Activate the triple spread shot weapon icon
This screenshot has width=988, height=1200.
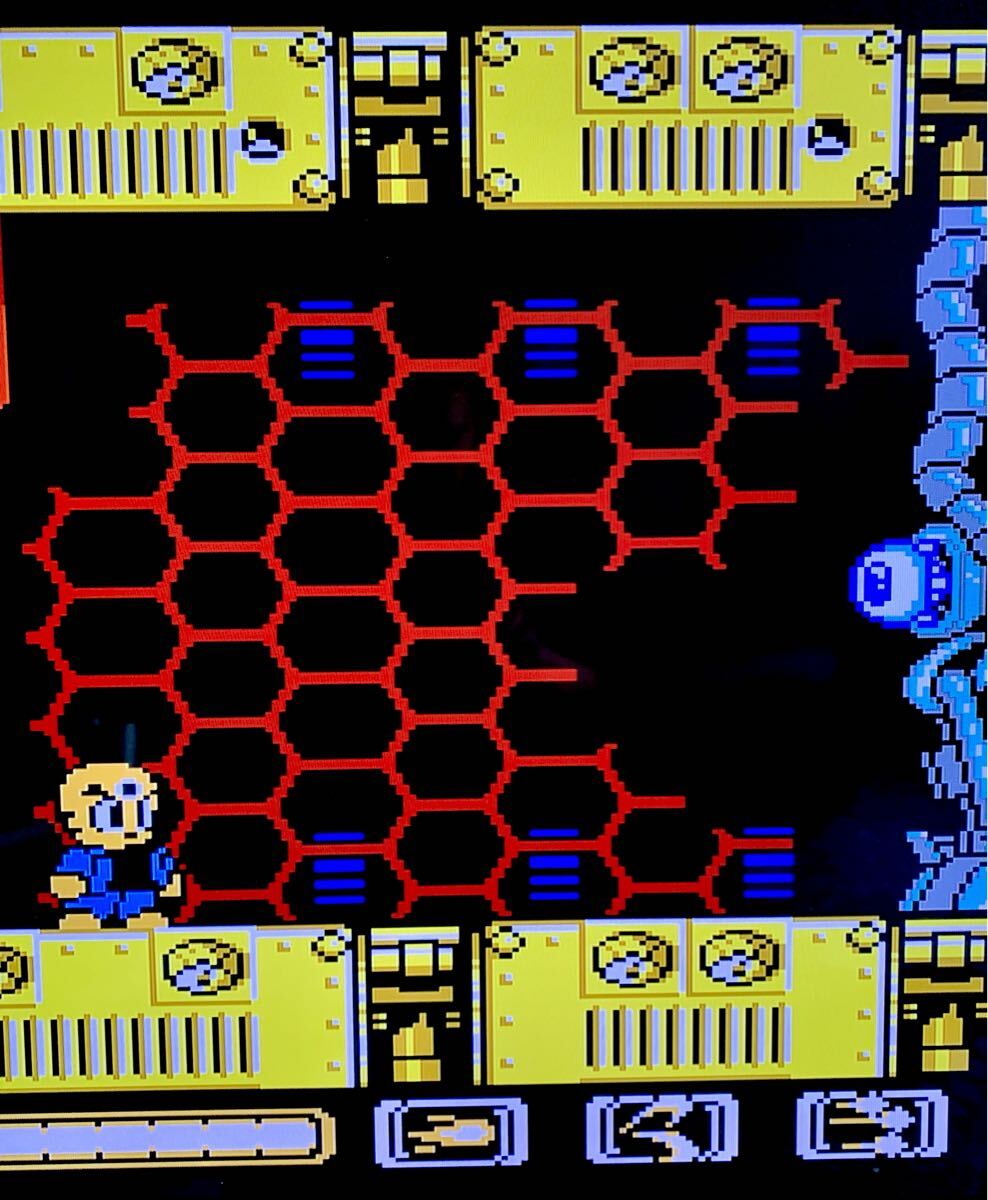[871, 1126]
